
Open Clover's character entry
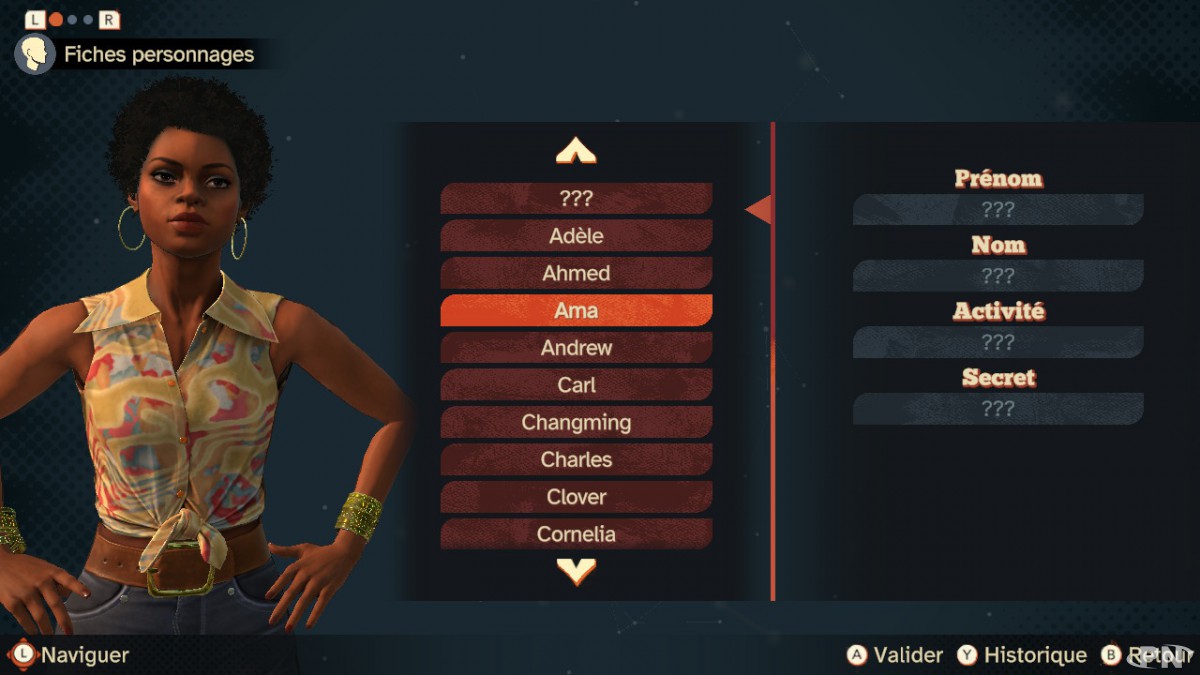[x=576, y=496]
